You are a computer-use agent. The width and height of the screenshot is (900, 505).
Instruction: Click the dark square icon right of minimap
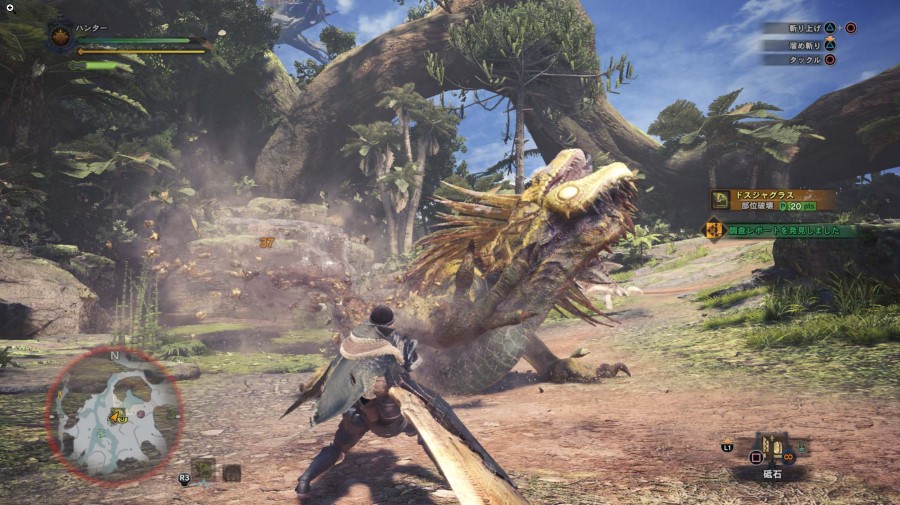click(232, 471)
